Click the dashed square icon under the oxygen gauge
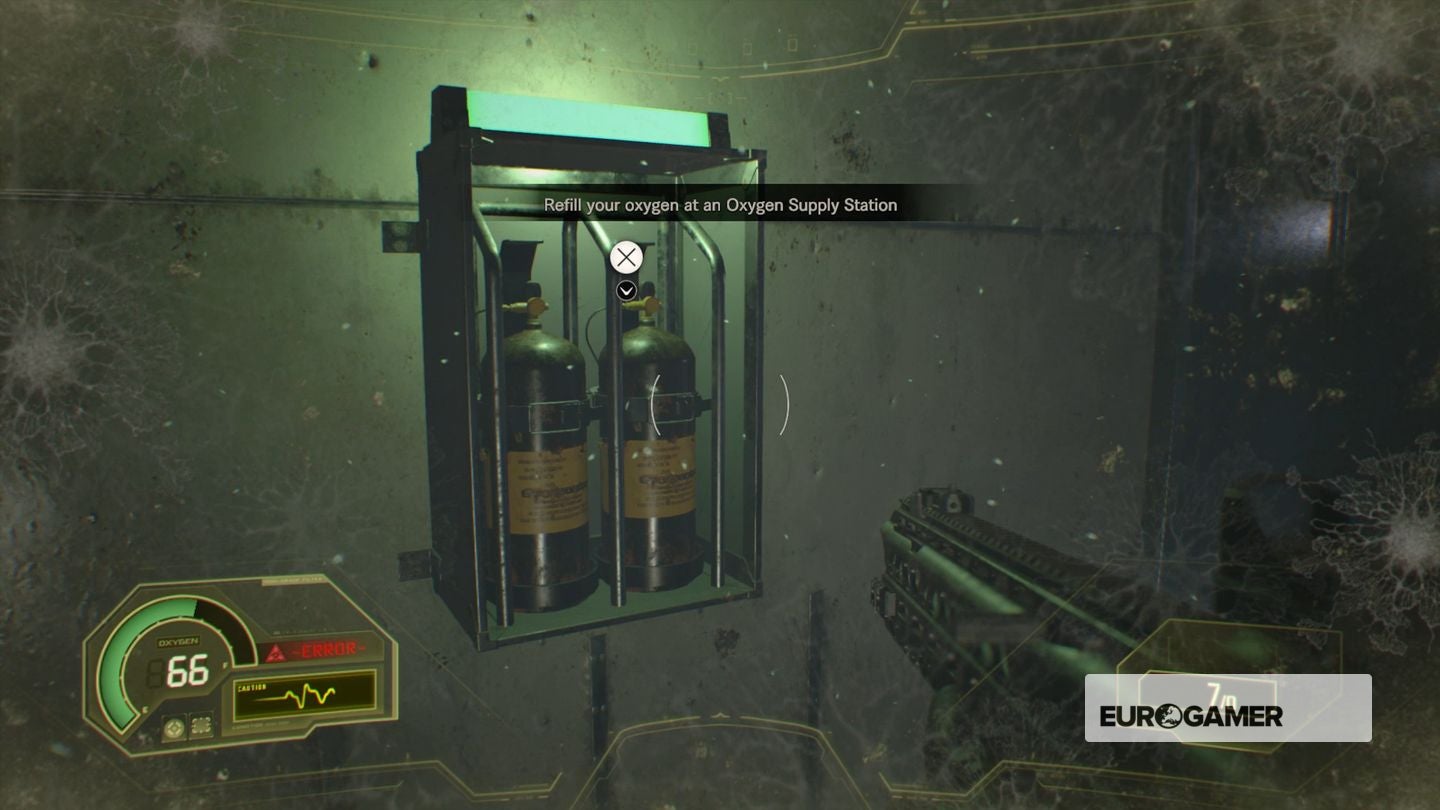The image size is (1440, 810). point(201,727)
